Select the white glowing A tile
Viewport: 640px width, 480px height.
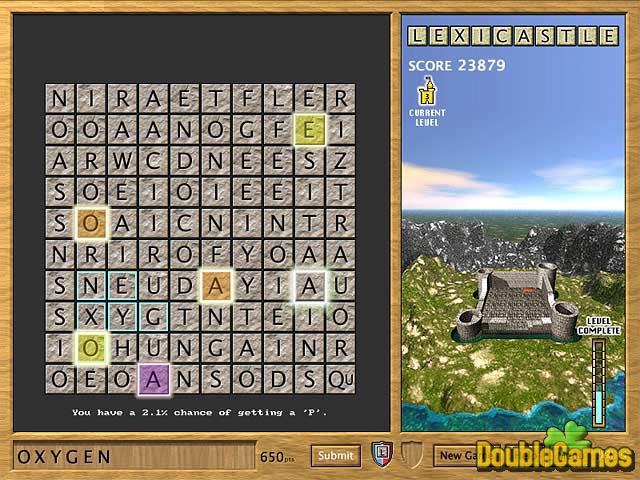[309, 286]
